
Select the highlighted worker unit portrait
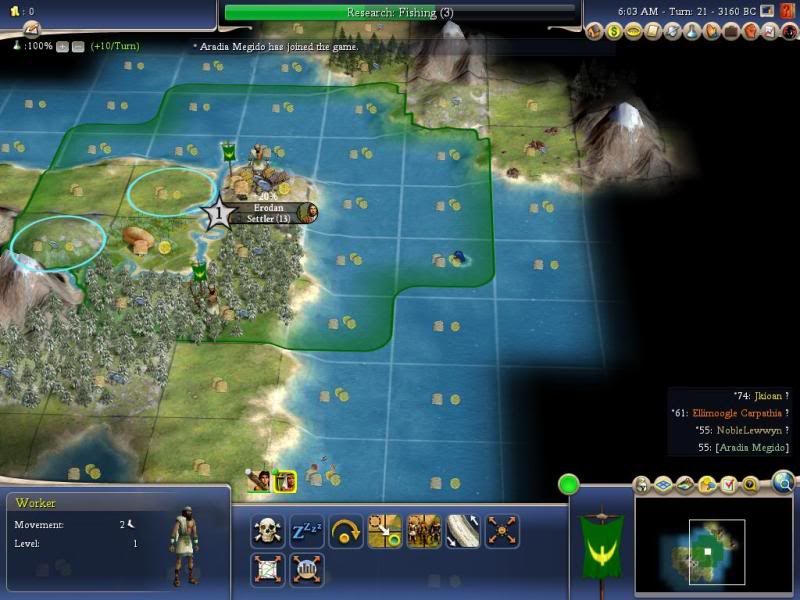click(285, 481)
